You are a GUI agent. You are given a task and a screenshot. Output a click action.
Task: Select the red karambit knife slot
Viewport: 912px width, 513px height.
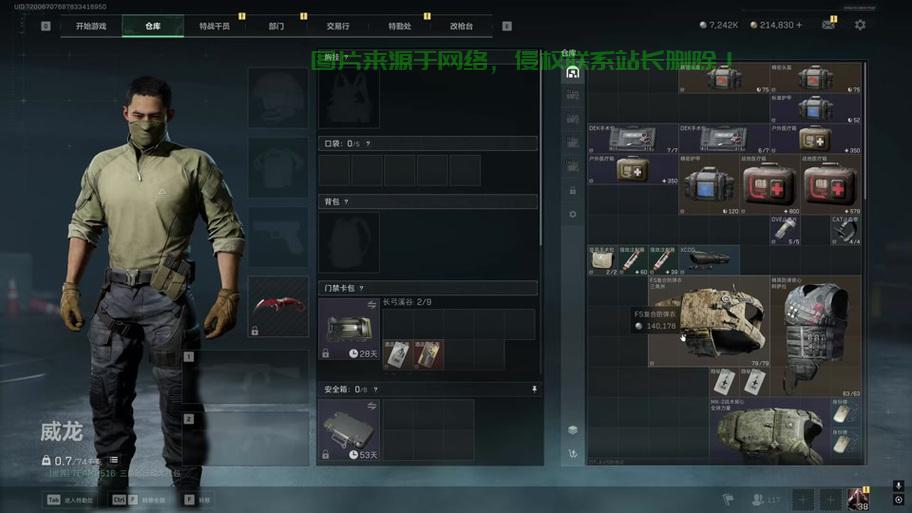coord(278,306)
